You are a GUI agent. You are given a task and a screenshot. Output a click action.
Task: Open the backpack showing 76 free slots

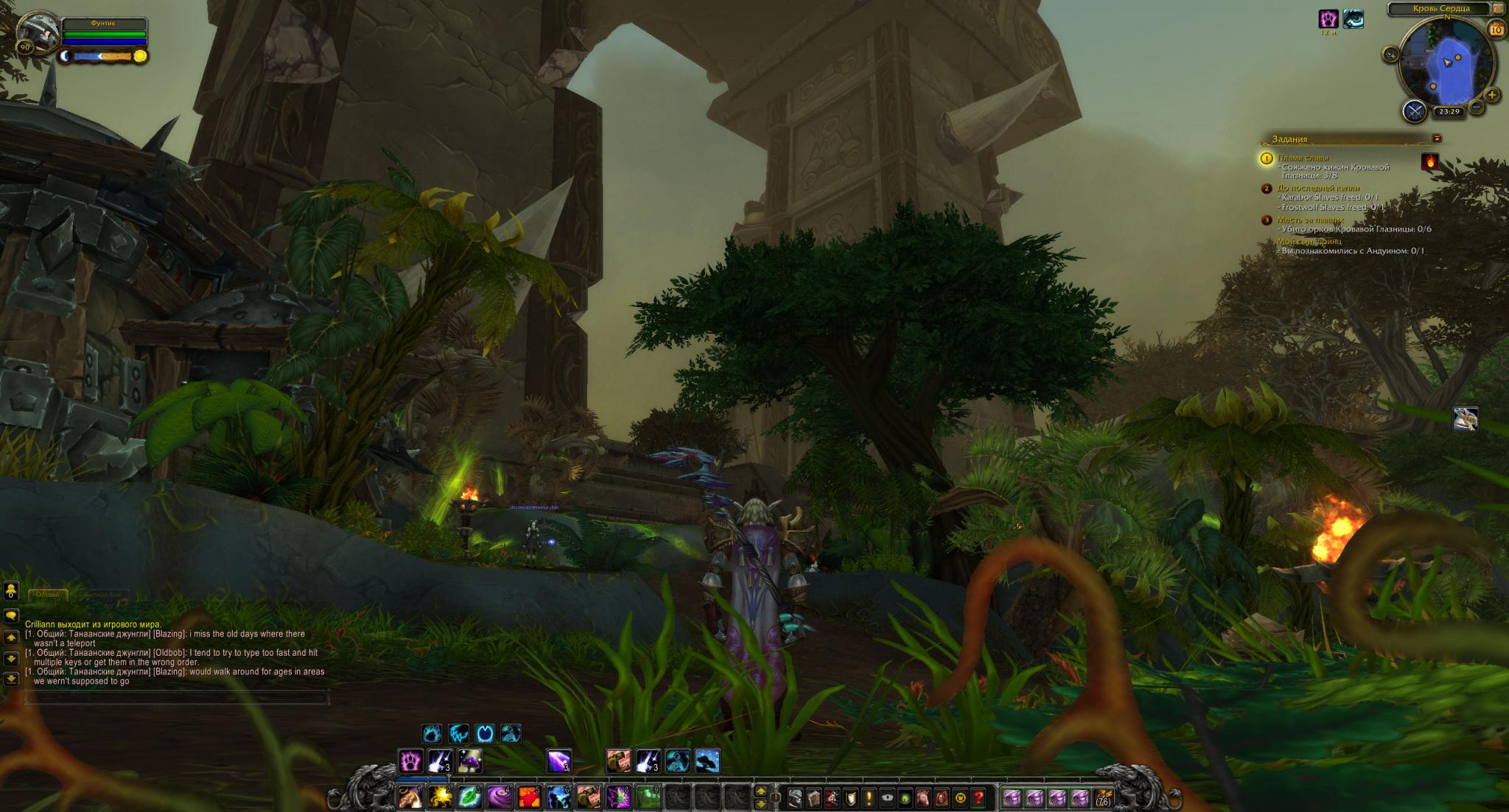pos(1102,797)
